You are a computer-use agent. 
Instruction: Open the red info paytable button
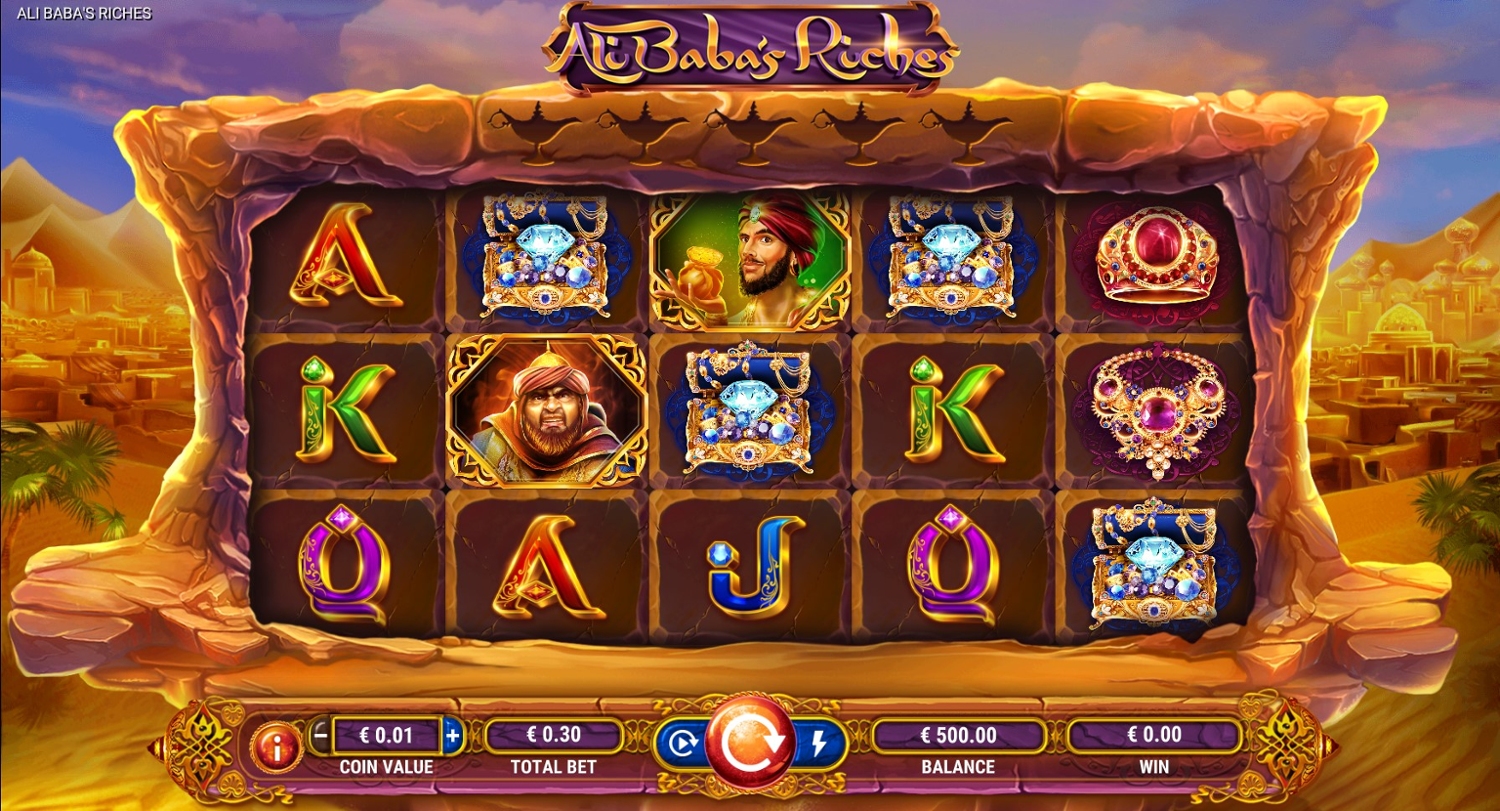coord(276,745)
